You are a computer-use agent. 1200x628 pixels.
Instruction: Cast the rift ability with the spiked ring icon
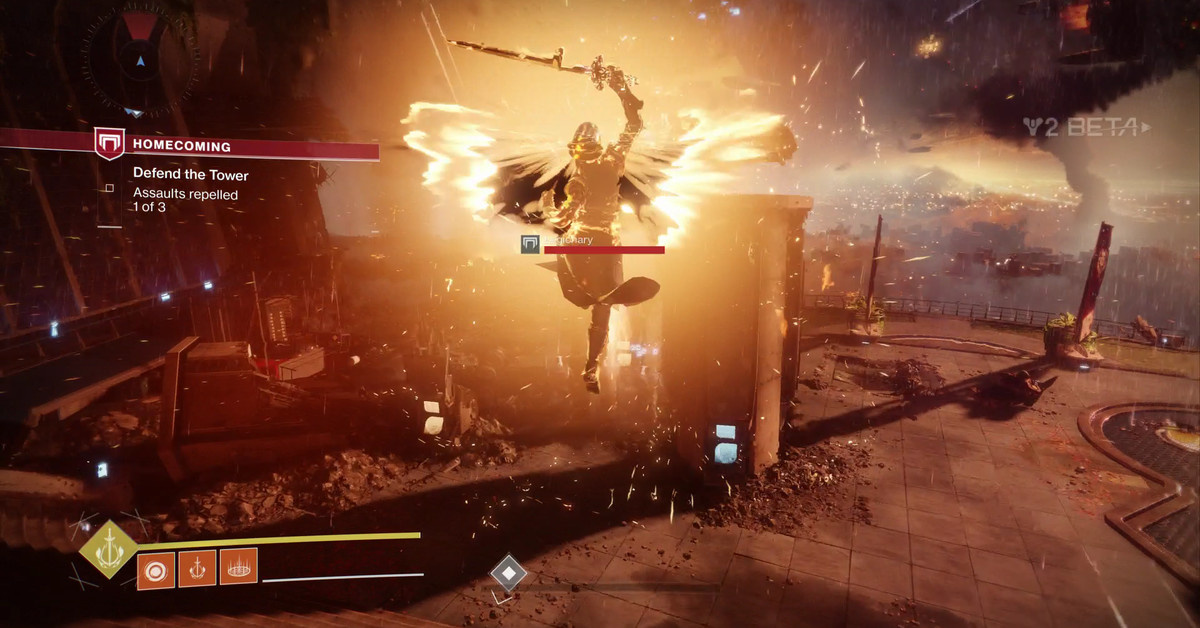pos(238,568)
